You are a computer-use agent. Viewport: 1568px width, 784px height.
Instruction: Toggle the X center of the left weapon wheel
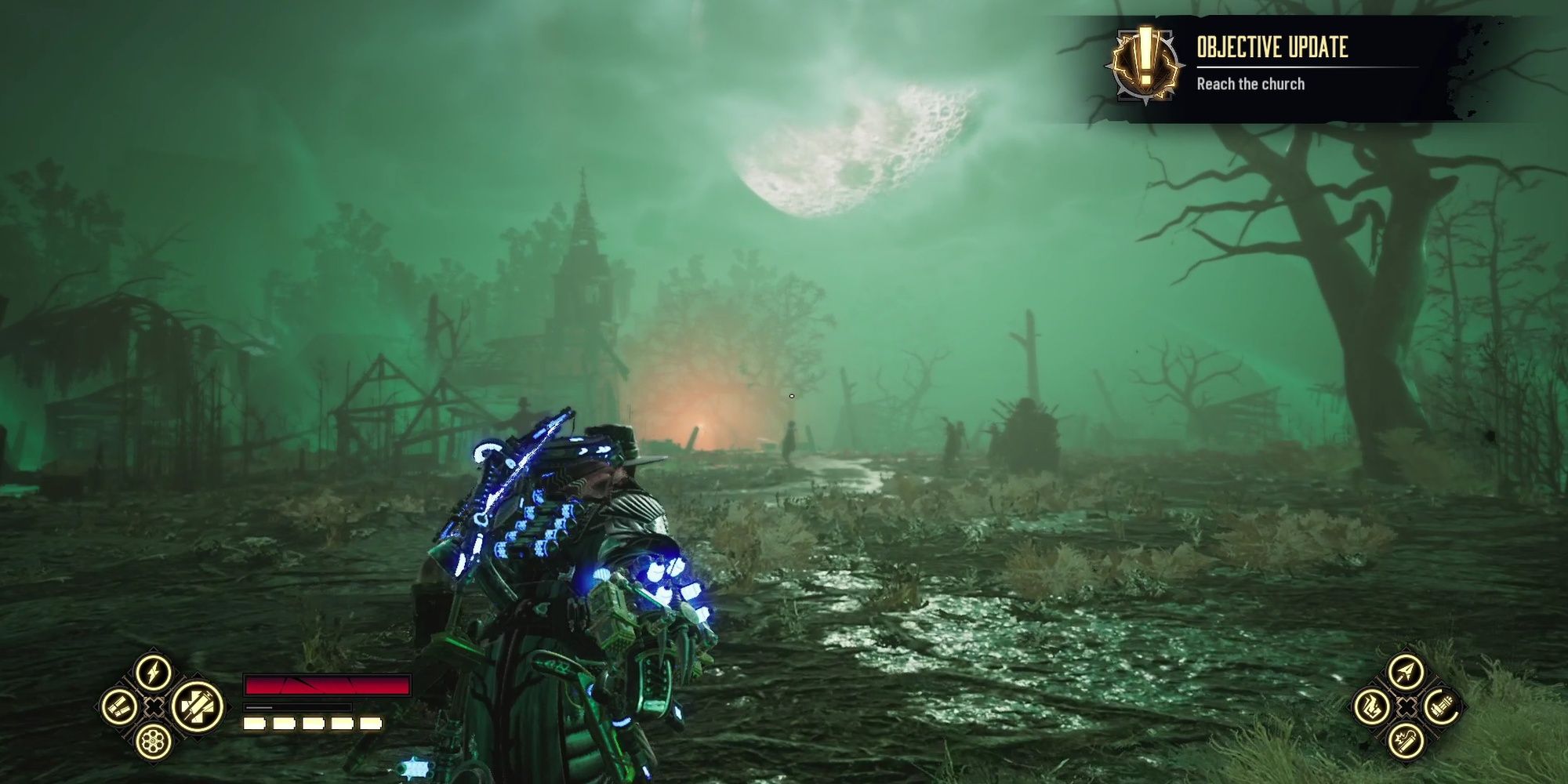point(154,707)
